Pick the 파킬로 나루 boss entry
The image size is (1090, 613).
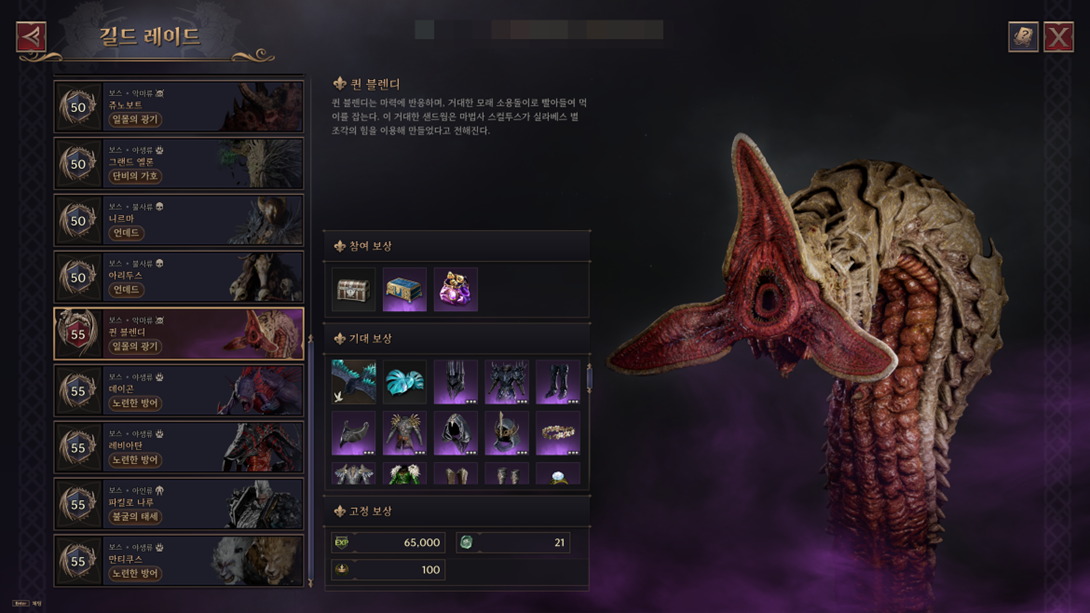(179, 504)
